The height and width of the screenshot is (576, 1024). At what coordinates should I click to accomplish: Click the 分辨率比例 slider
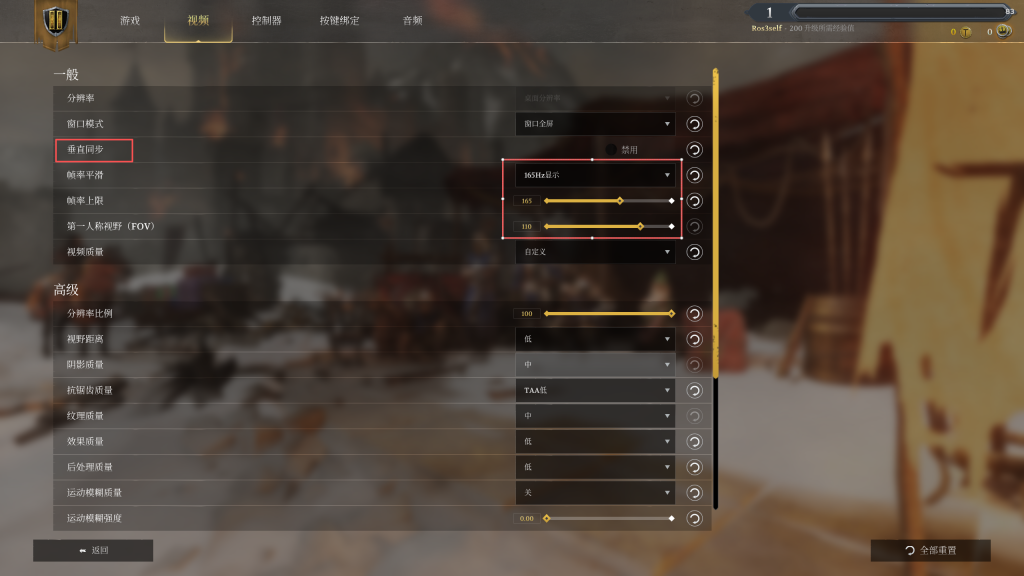[608, 314]
